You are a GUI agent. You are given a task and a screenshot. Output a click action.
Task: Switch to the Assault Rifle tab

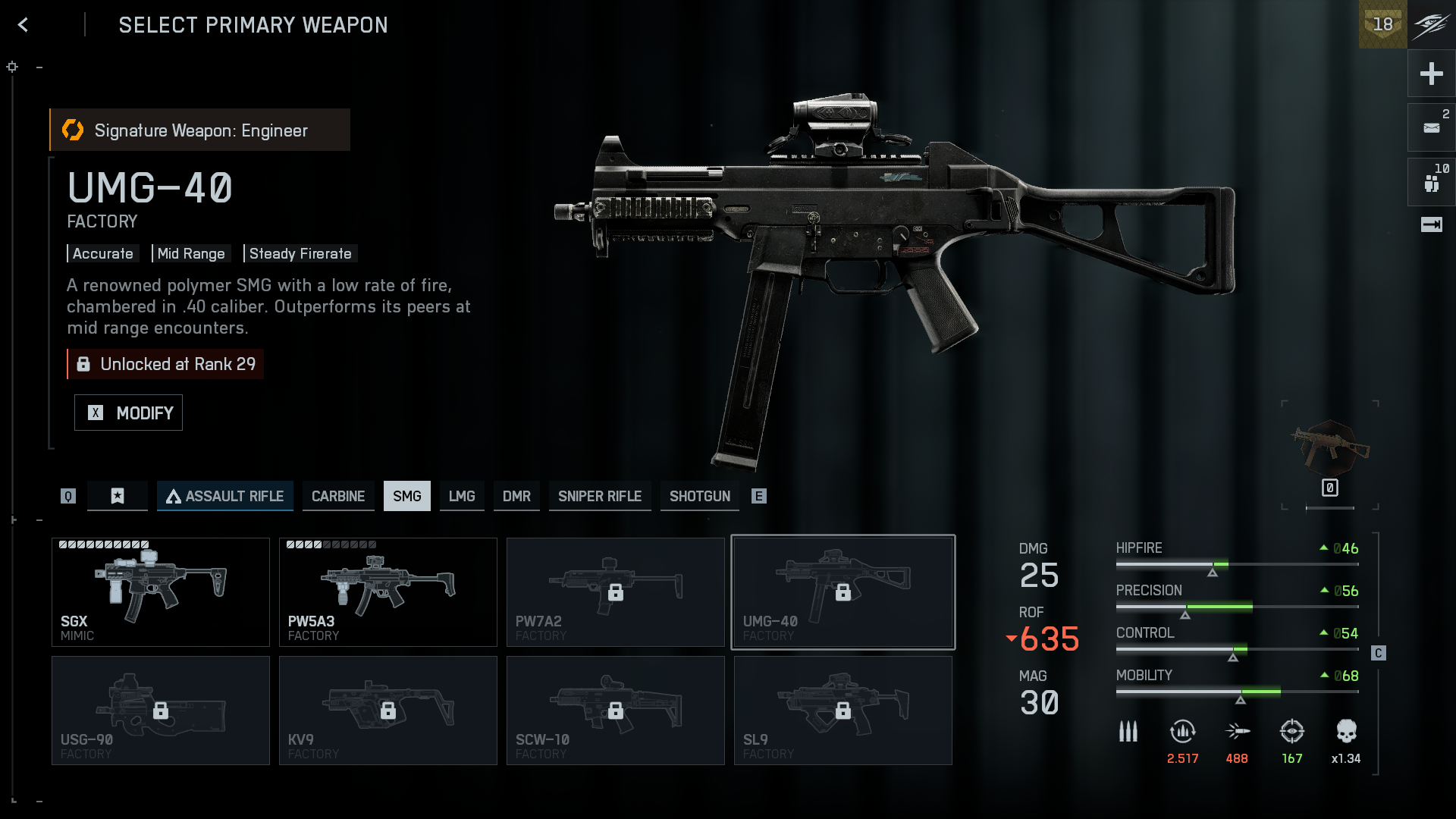(x=225, y=496)
